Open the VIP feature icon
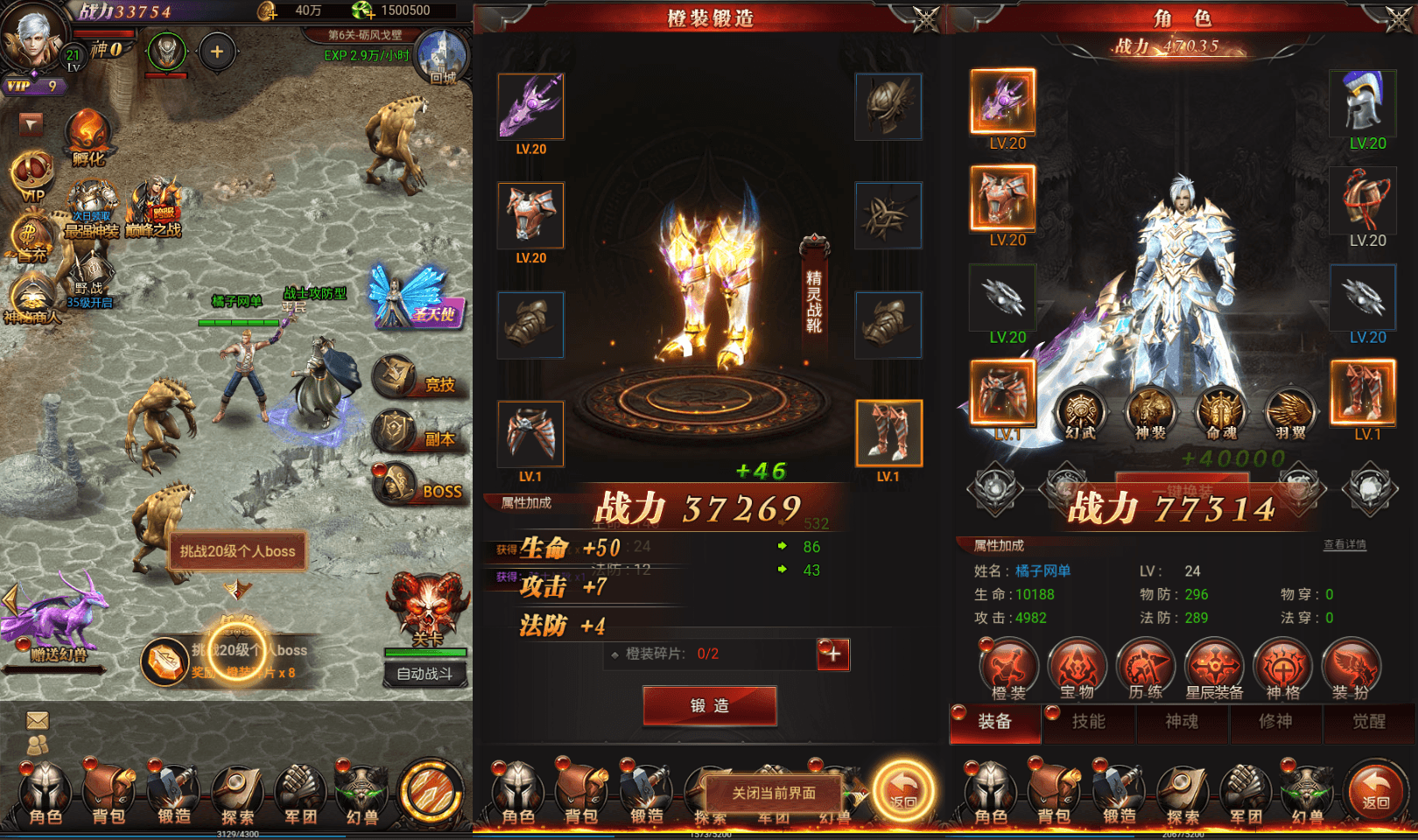 [x=32, y=171]
